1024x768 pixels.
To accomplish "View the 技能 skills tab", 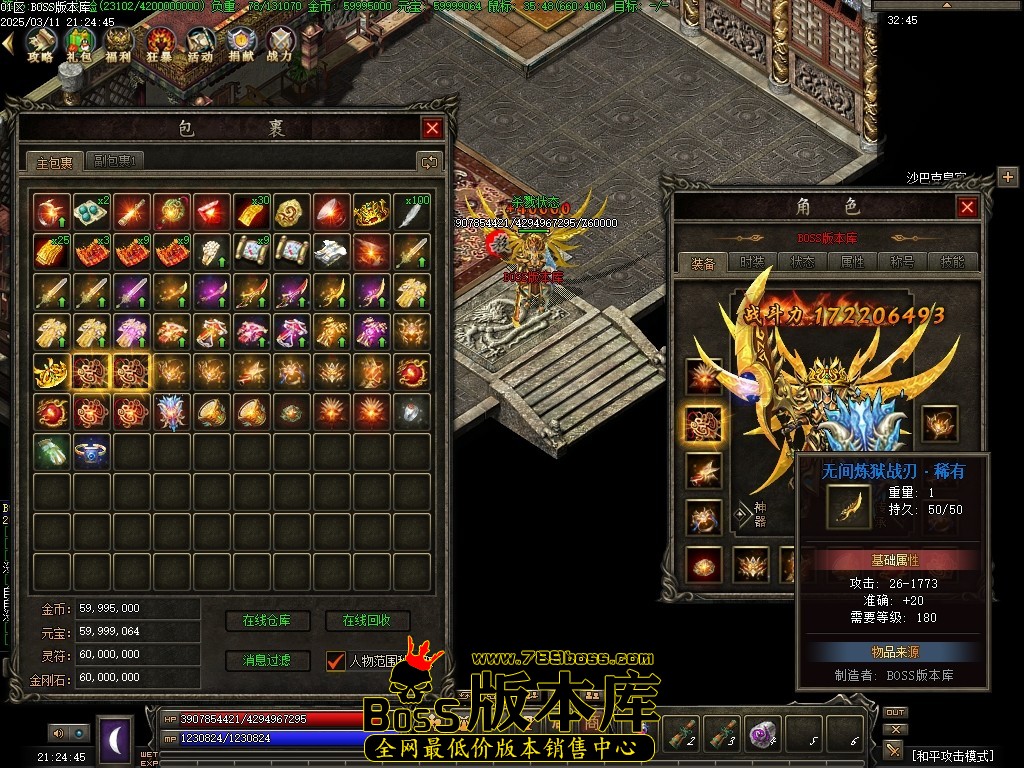I will click(952, 262).
